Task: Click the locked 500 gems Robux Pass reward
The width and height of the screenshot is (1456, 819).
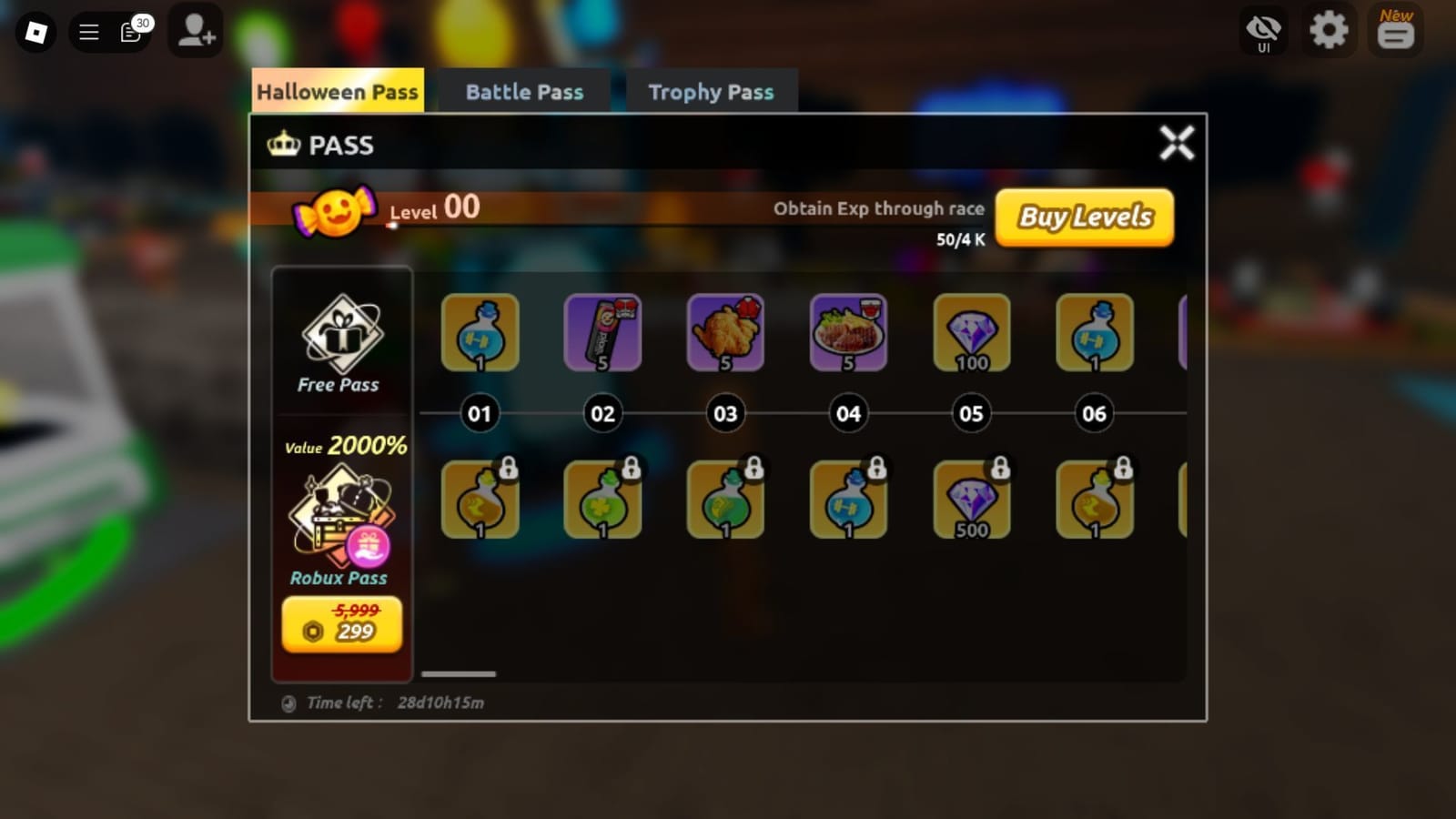Action: coord(971,500)
